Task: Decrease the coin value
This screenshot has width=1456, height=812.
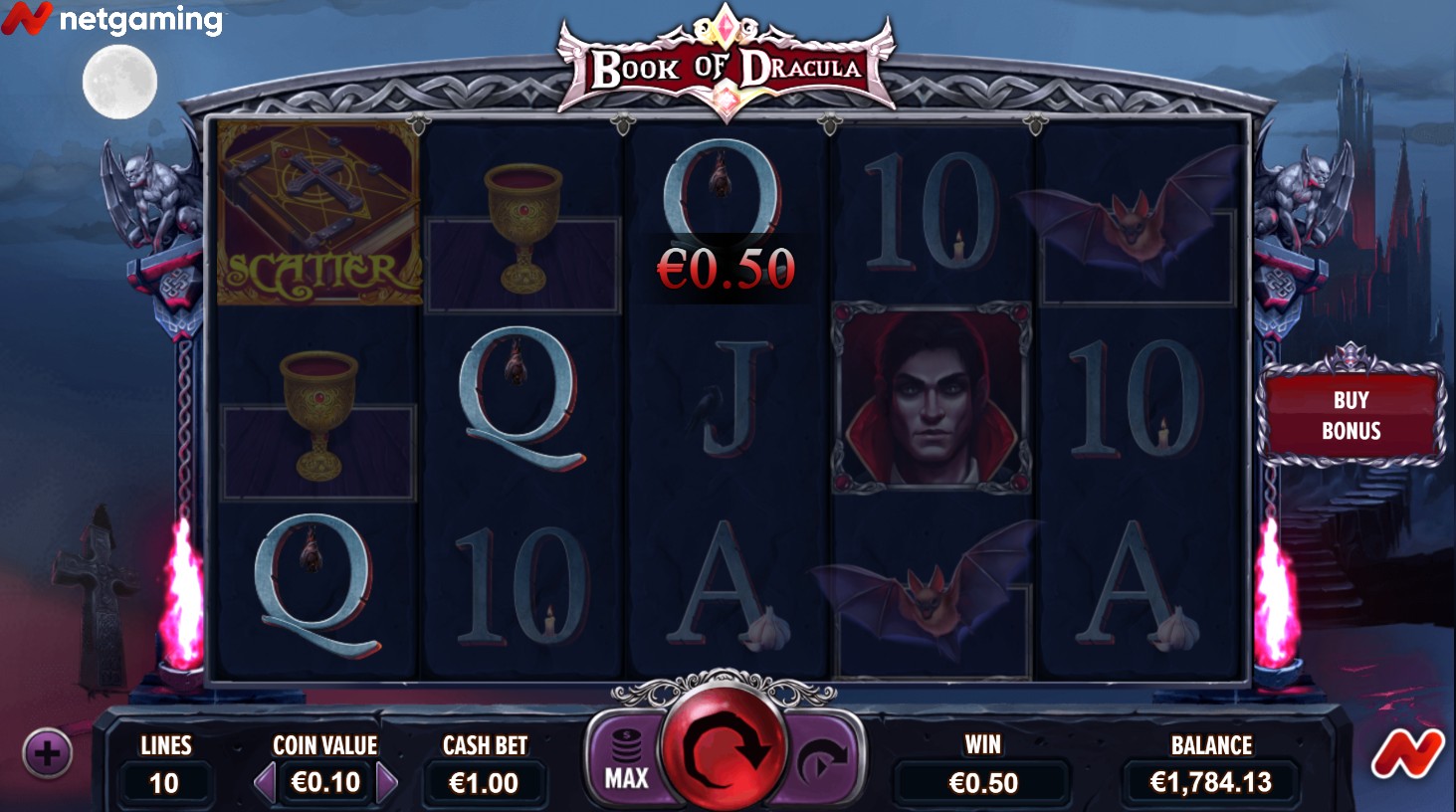Action: 265,783
